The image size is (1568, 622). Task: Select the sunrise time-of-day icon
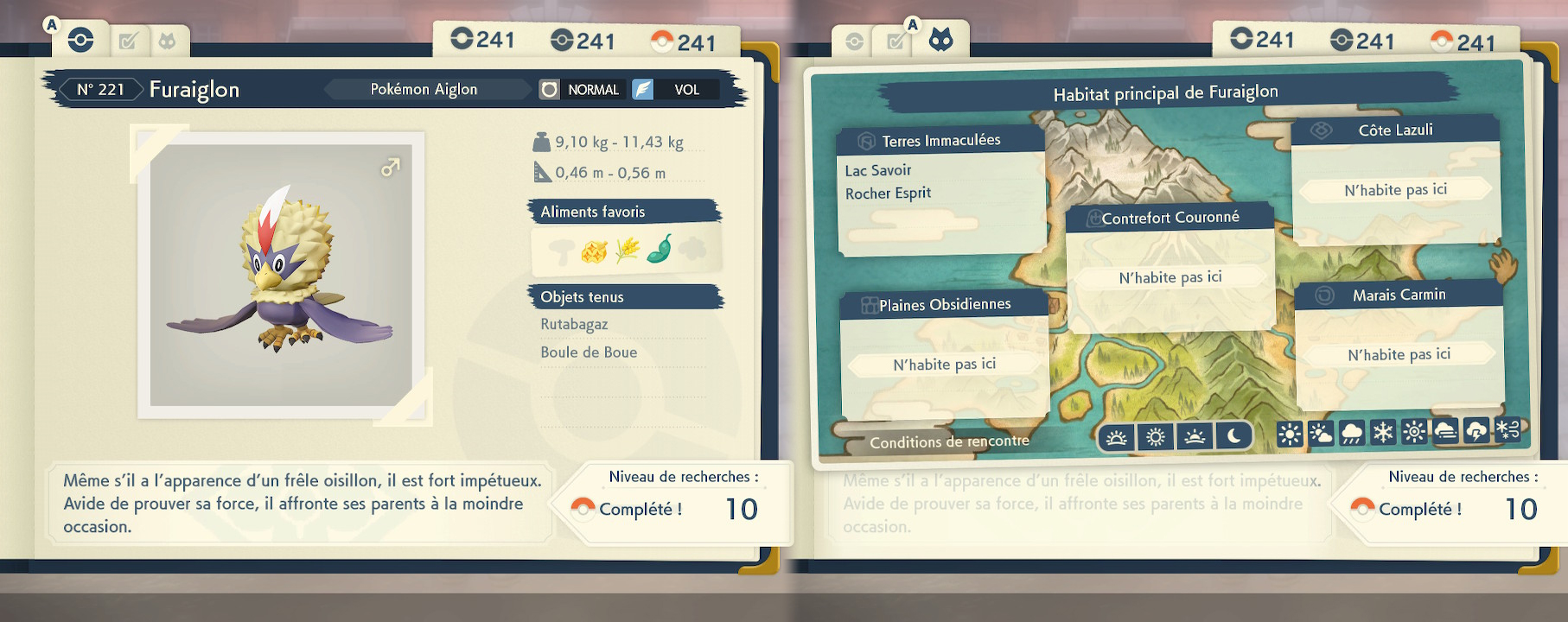1116,437
